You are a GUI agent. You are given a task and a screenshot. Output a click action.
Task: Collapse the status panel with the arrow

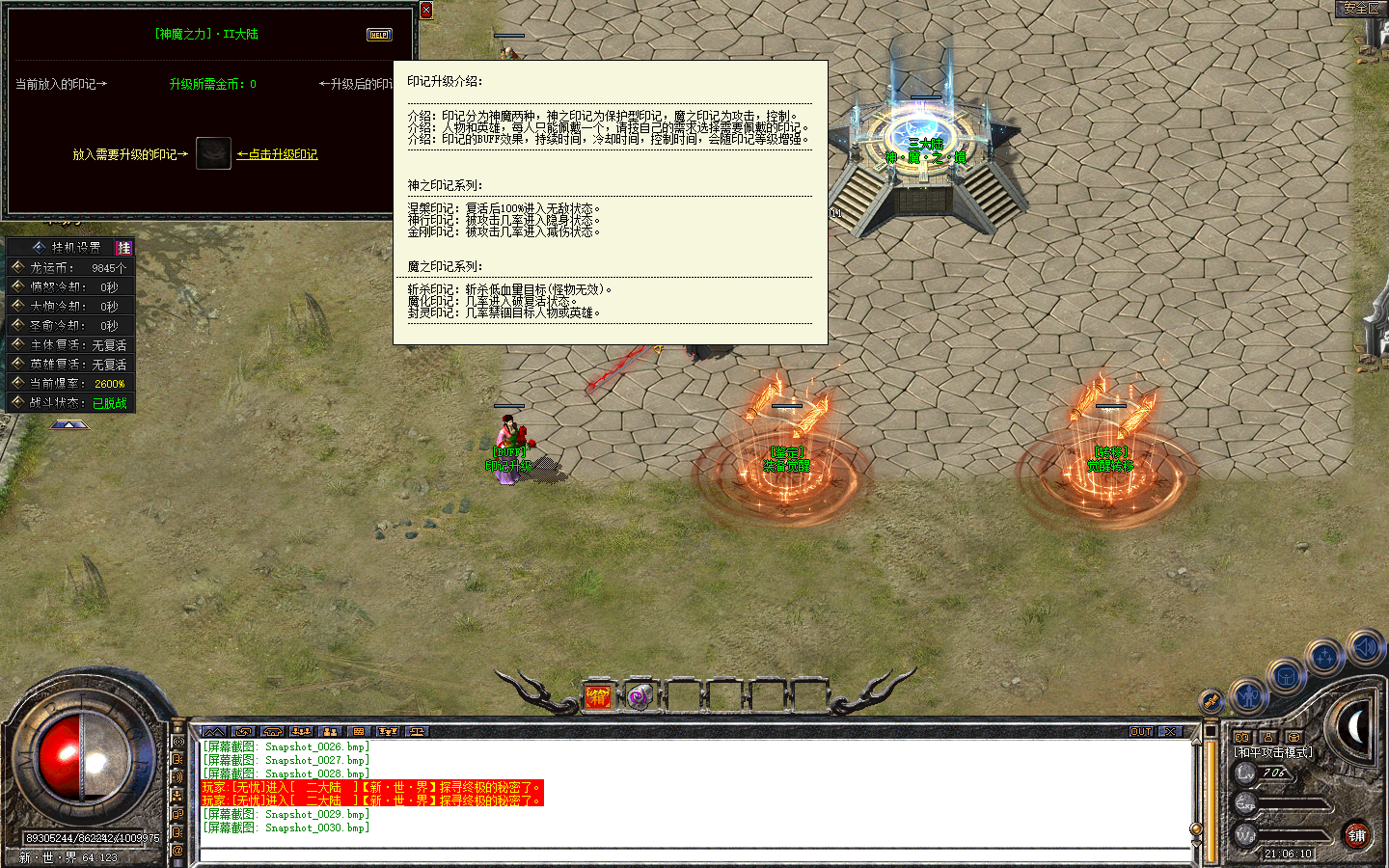(x=69, y=424)
